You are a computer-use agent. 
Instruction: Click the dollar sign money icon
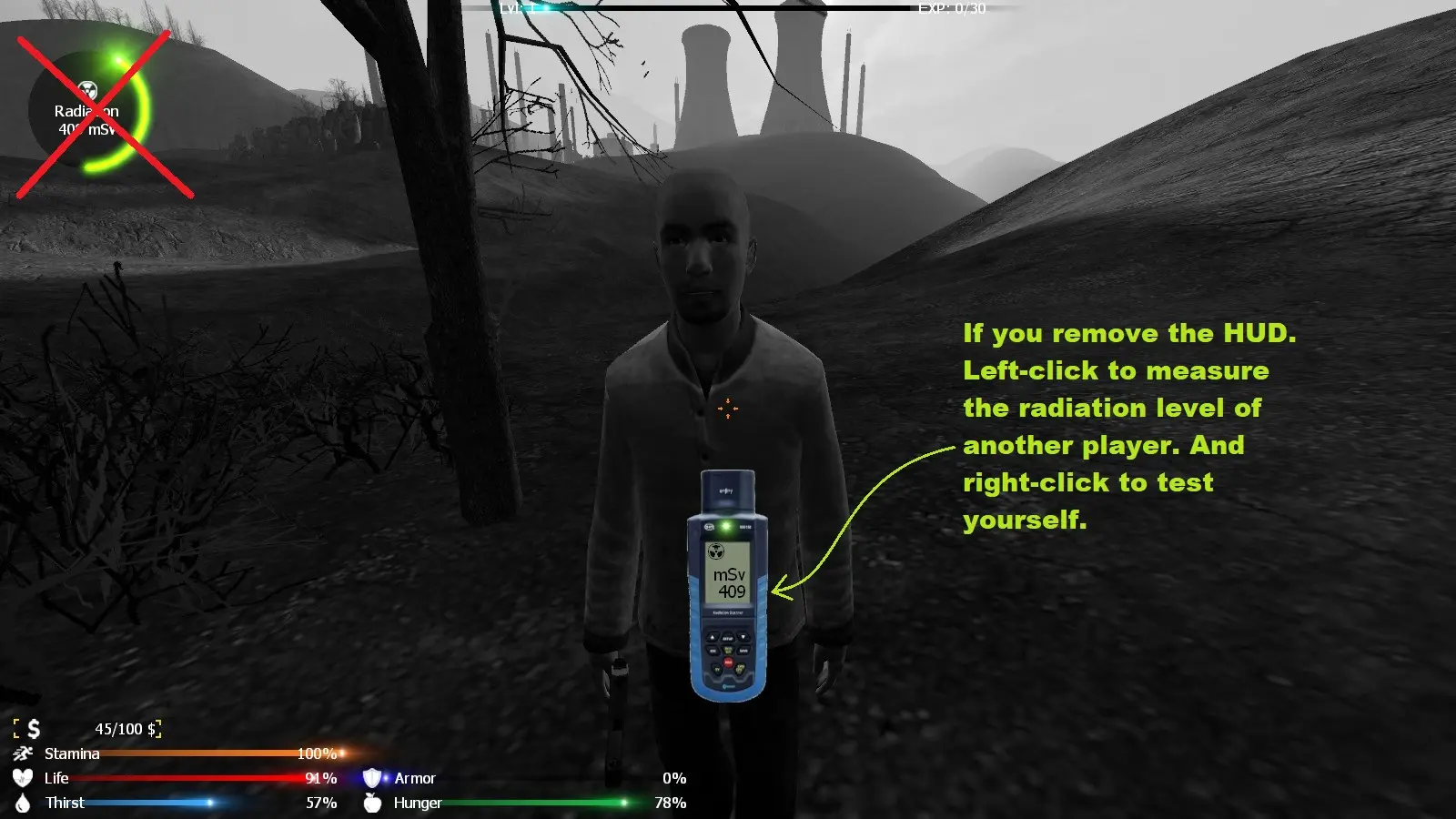pyautogui.click(x=34, y=728)
